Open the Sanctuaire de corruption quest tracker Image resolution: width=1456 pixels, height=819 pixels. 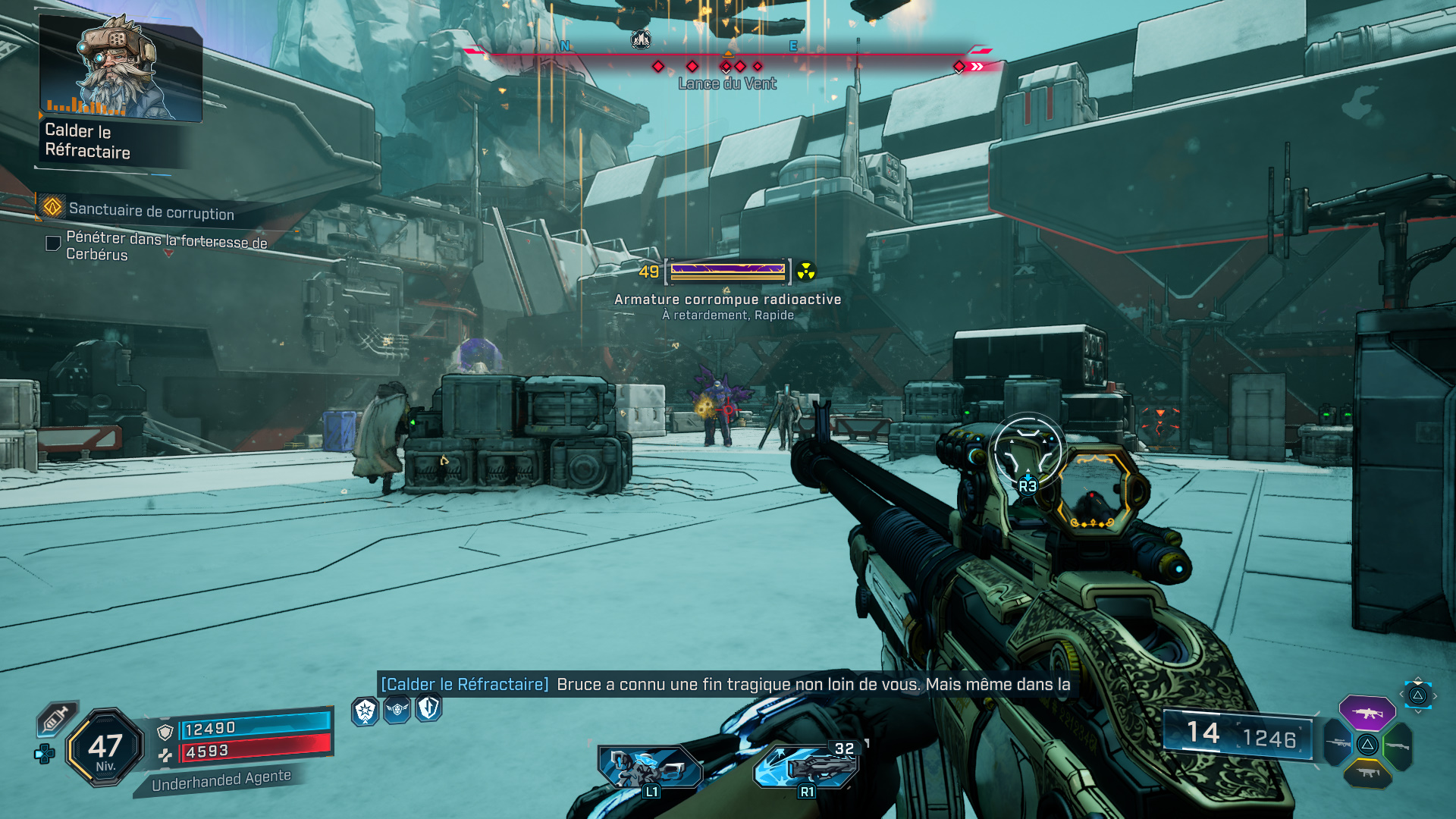point(151,211)
